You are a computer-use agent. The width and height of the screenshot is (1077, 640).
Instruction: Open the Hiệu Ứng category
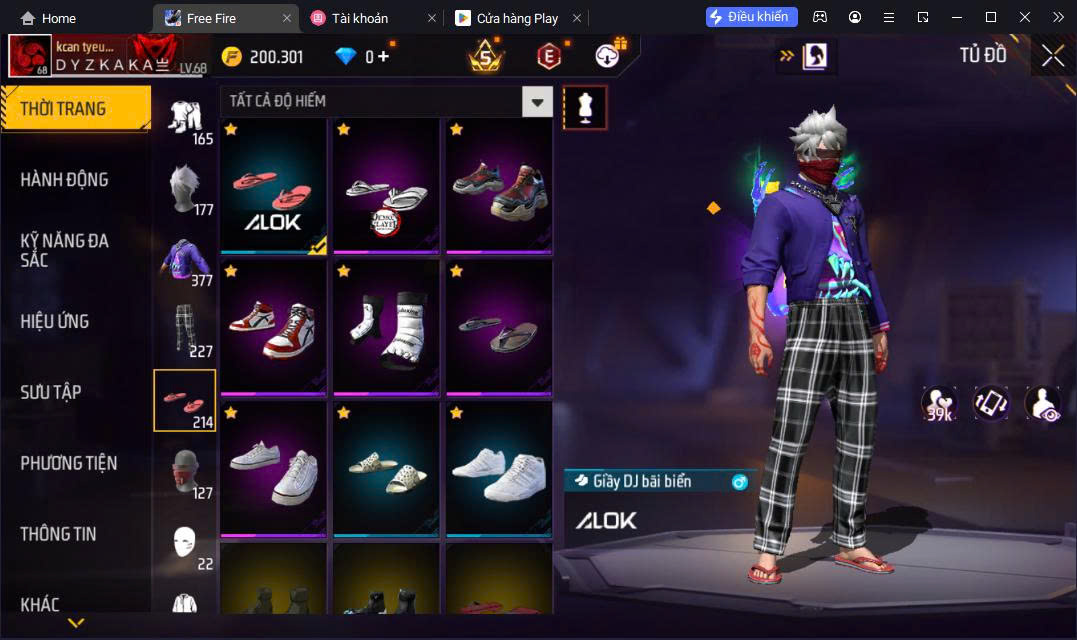pos(55,321)
